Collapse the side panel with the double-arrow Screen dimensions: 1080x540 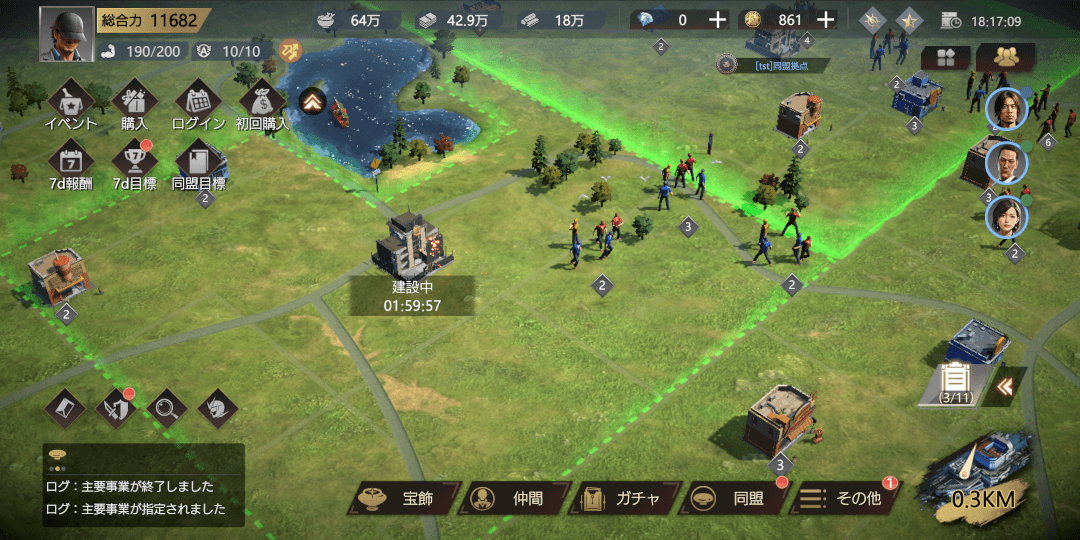click(1004, 386)
